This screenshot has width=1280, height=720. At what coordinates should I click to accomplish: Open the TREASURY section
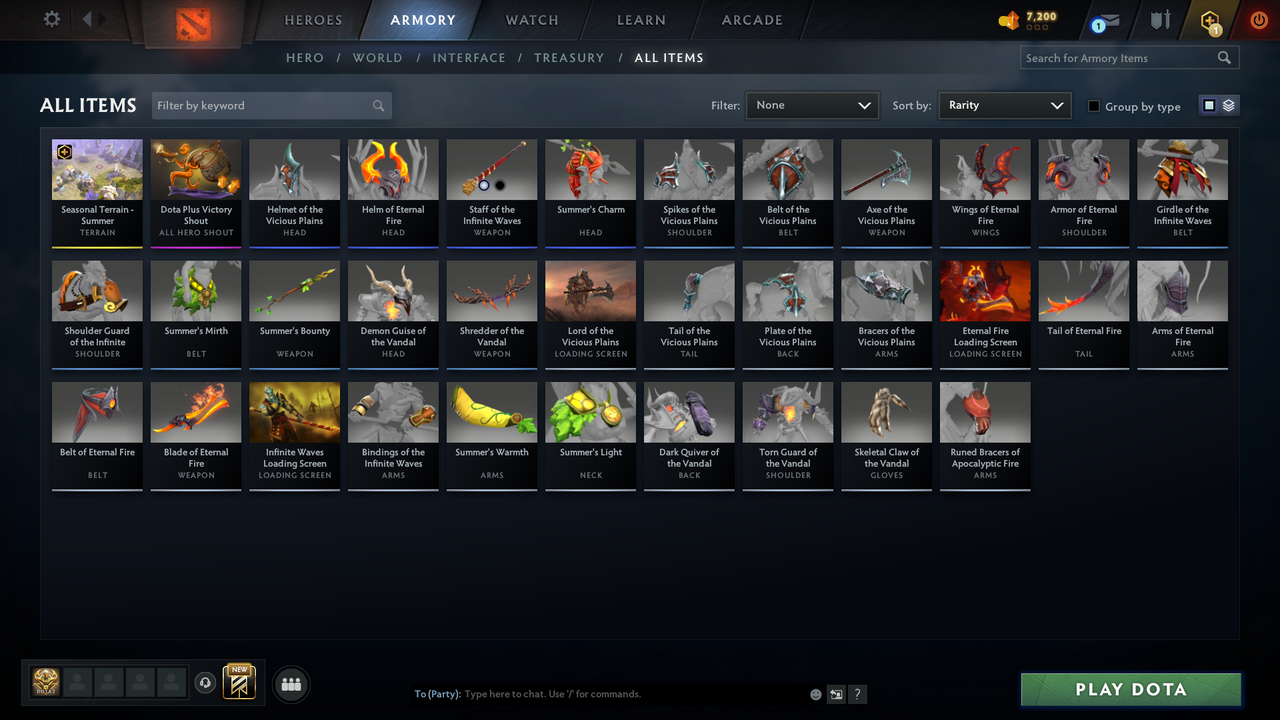[569, 57]
